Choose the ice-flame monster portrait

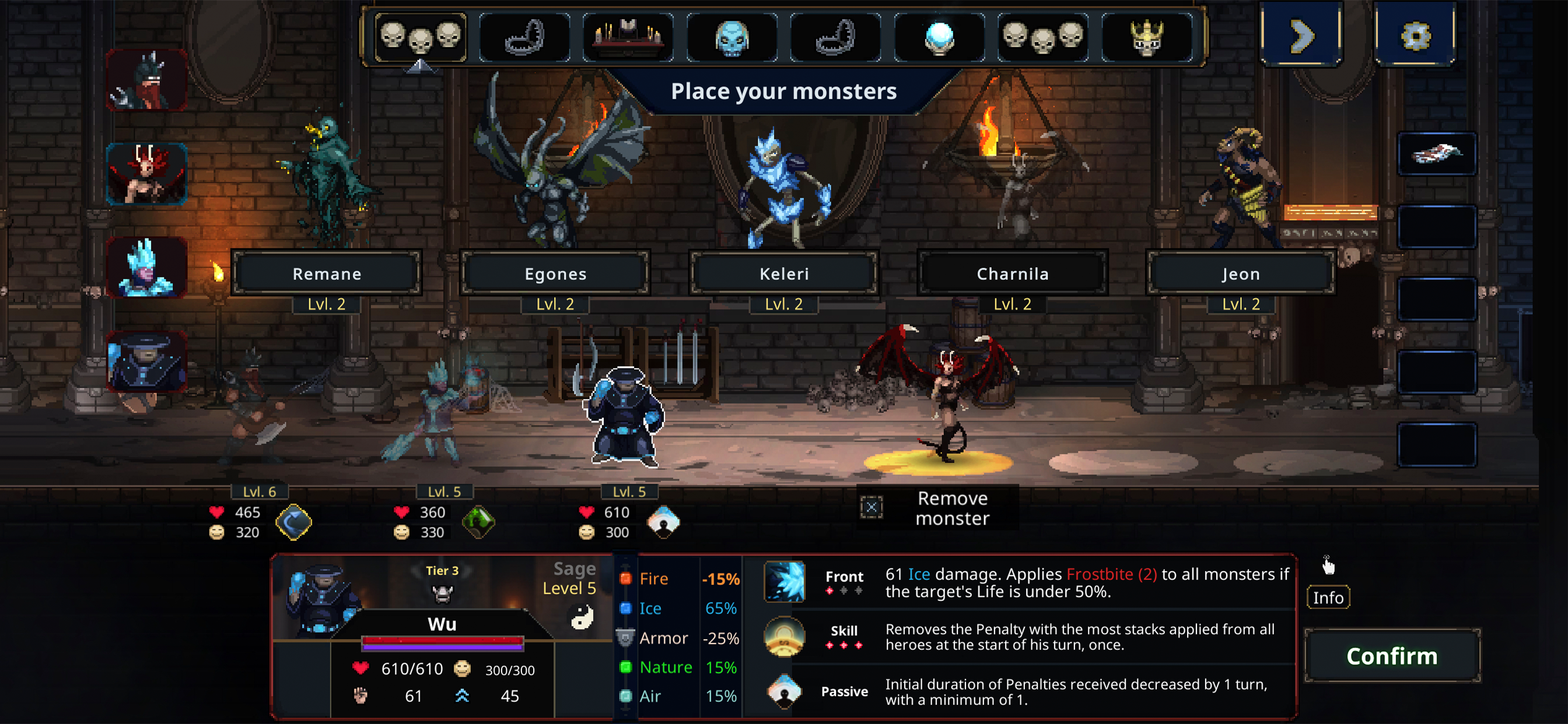(146, 268)
